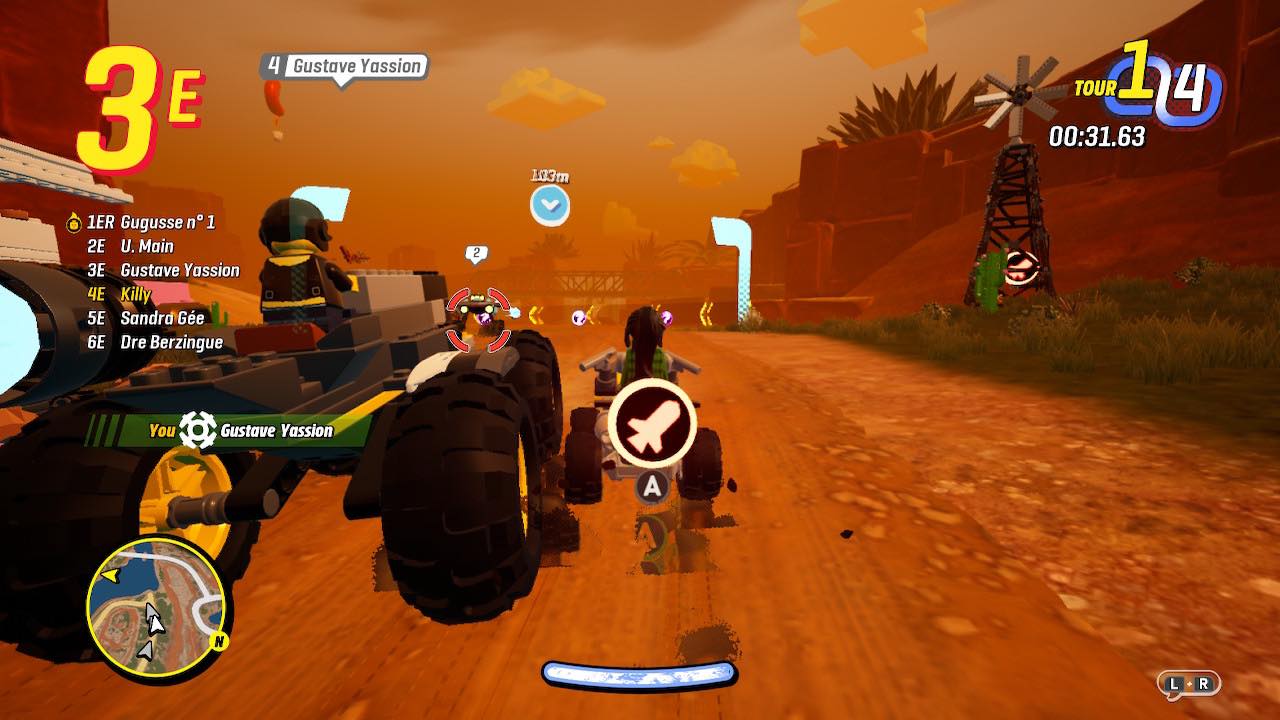Click the You versus Gustave Yassion banner
Image resolution: width=1280 pixels, height=720 pixels.
[x=240, y=431]
